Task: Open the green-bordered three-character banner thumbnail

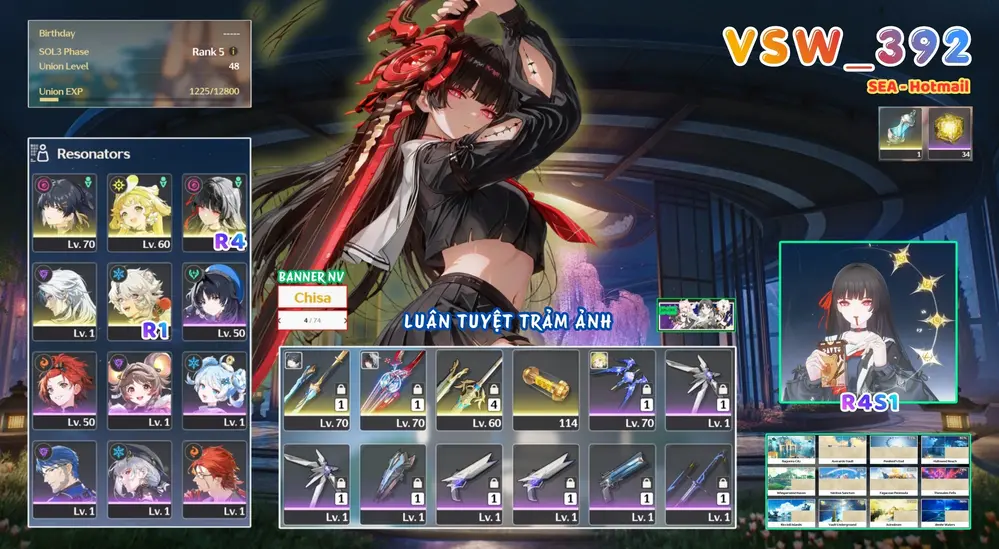Action: click(x=696, y=315)
